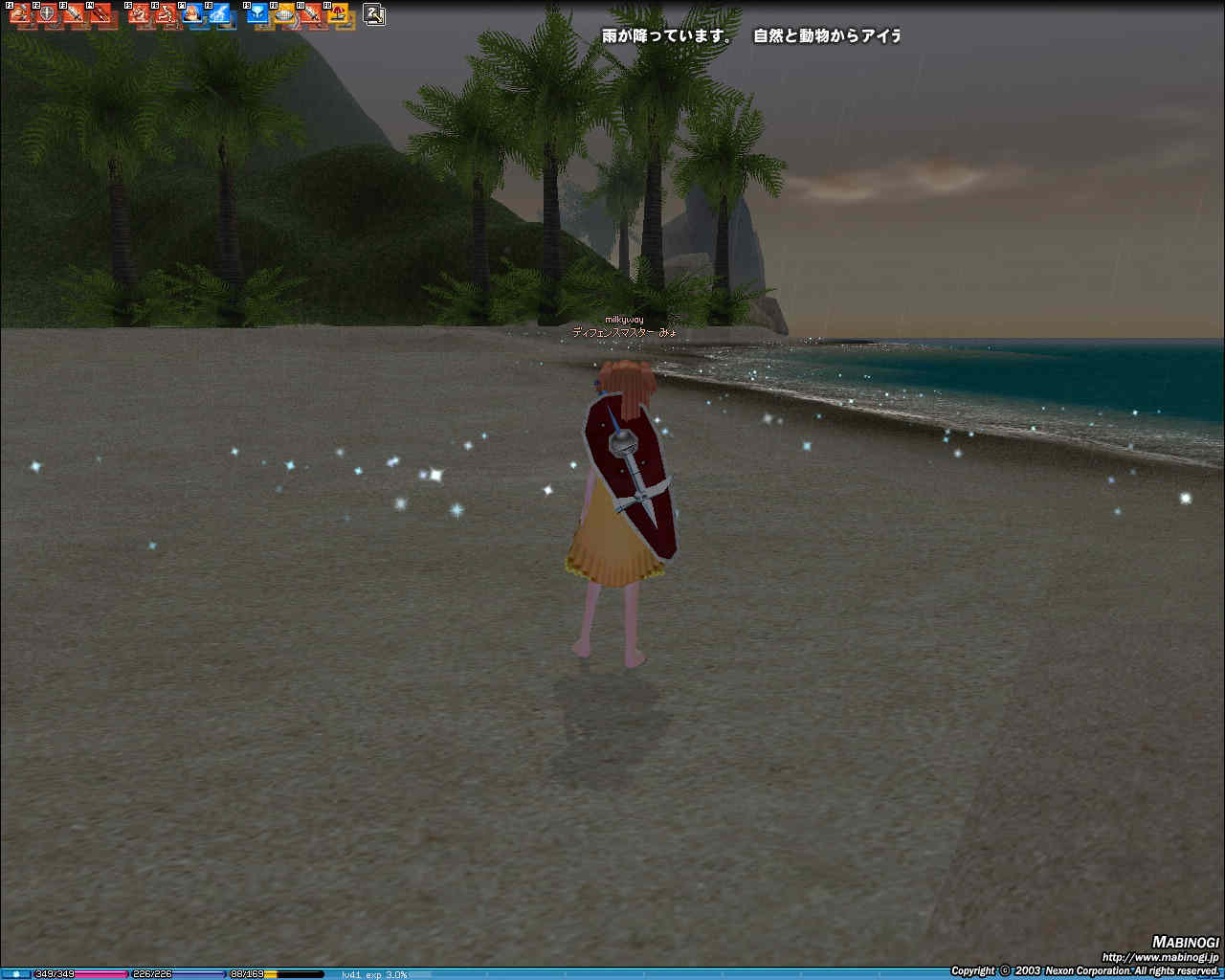1225x980 pixels.
Task: Activate the F5 red combat skill
Action: pyautogui.click(x=140, y=15)
